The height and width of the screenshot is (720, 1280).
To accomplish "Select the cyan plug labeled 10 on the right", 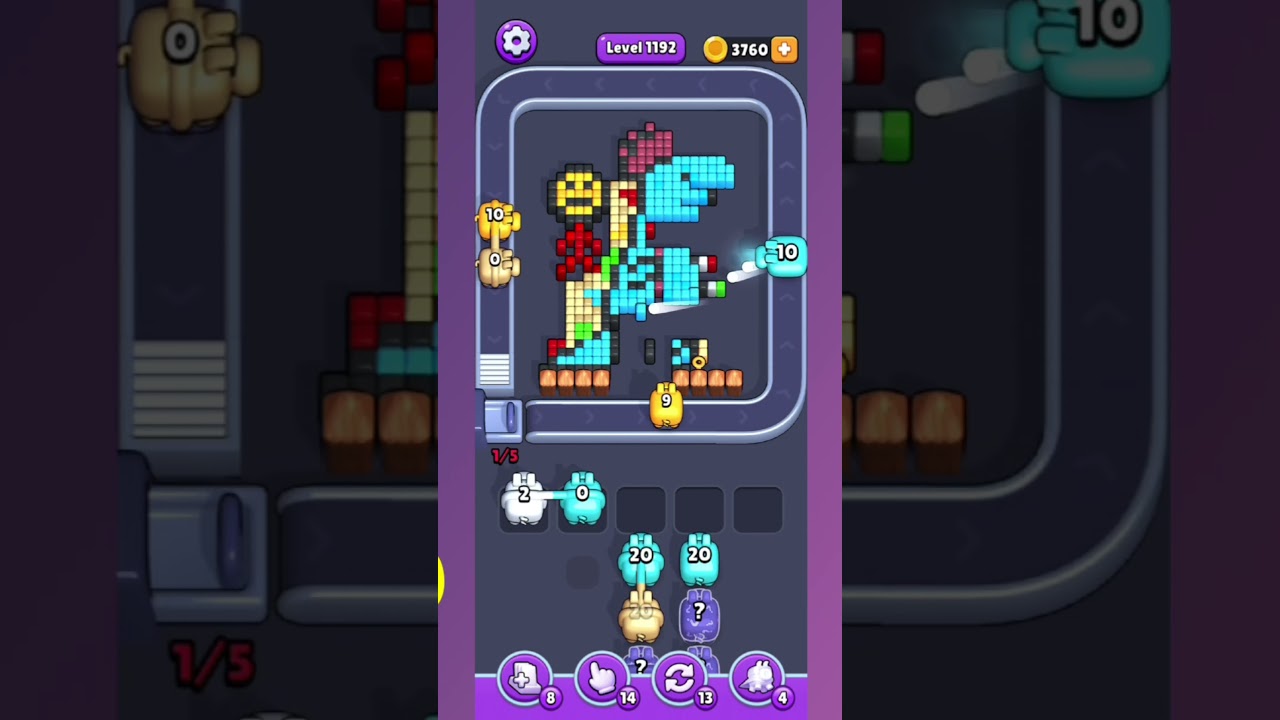I will [x=786, y=254].
